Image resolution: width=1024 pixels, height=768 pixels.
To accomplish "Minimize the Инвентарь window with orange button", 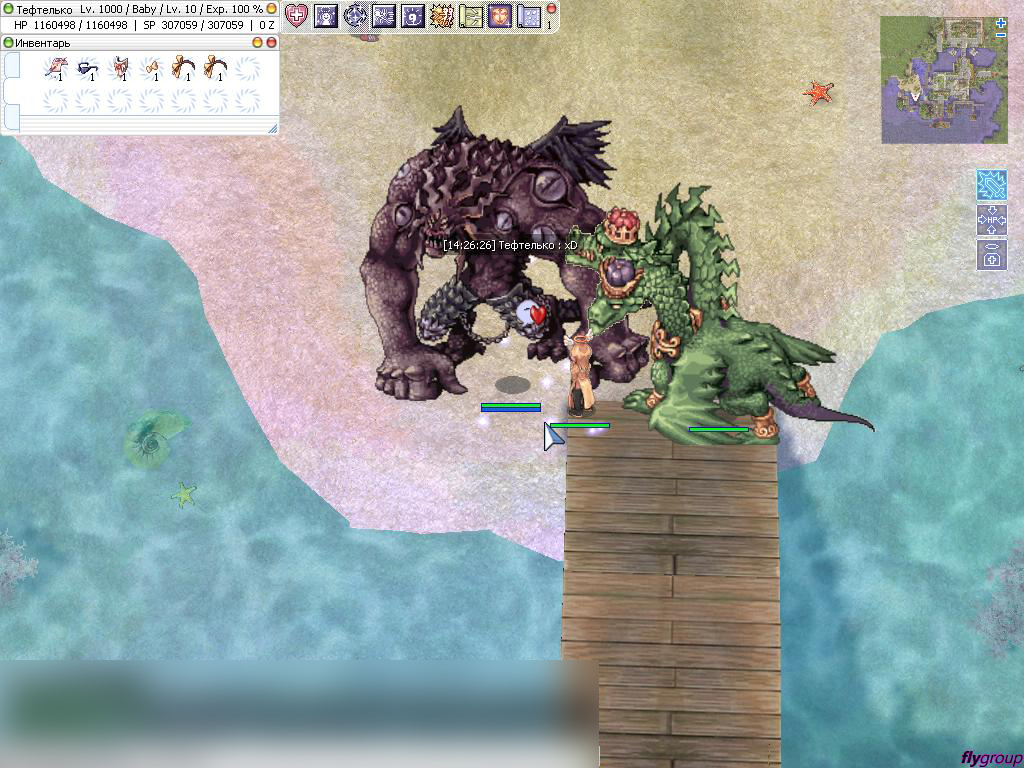I will pyautogui.click(x=257, y=43).
